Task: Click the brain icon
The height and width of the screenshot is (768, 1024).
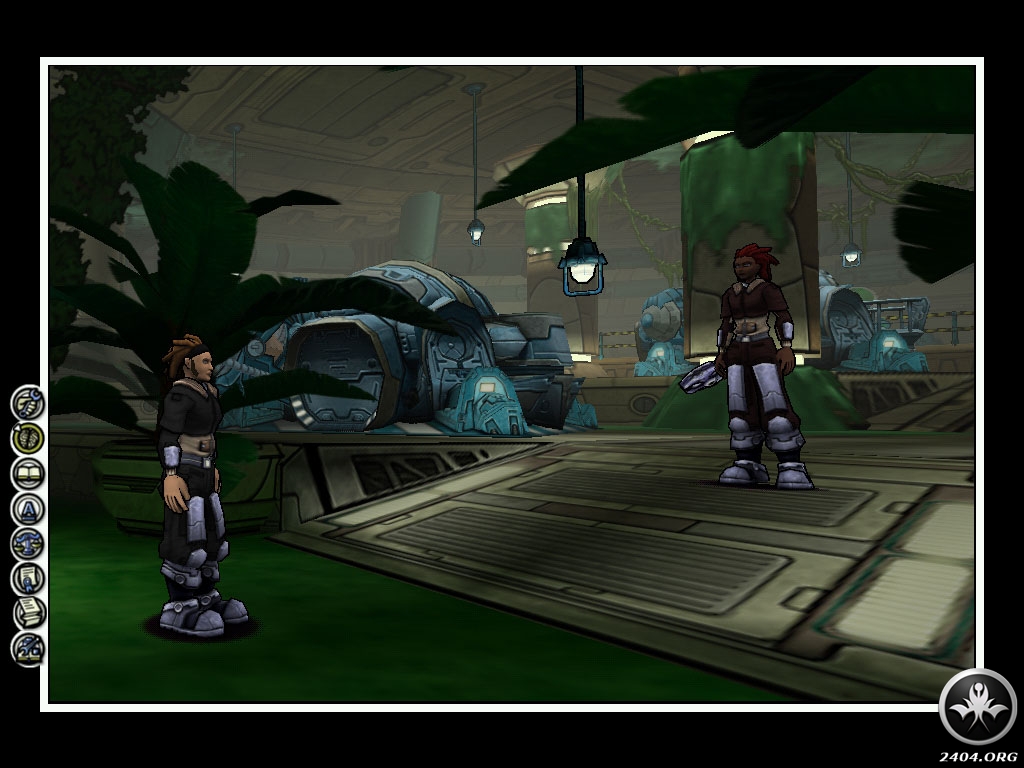Action: (x=28, y=437)
